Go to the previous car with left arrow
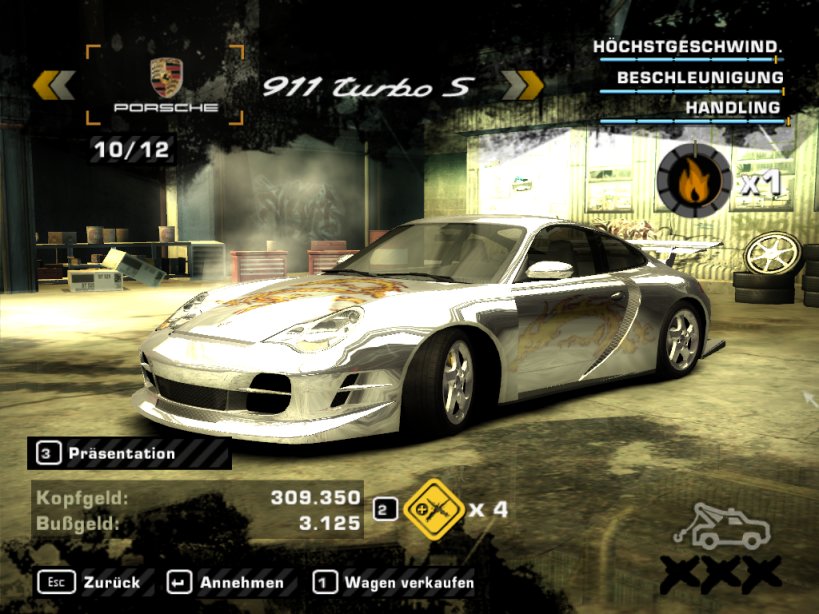 (54, 86)
